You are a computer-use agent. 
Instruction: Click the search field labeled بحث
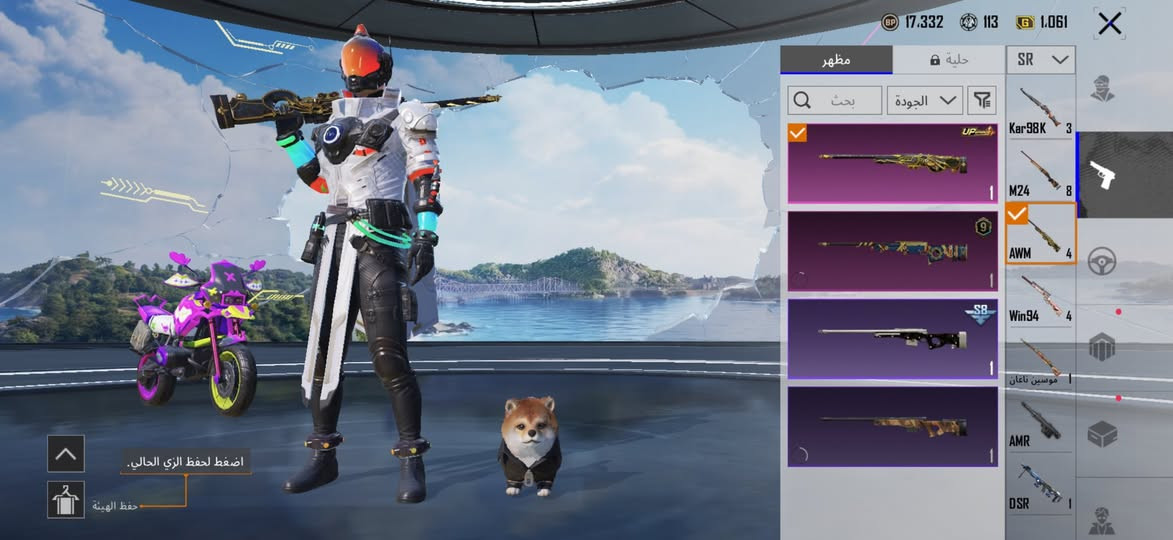(835, 100)
